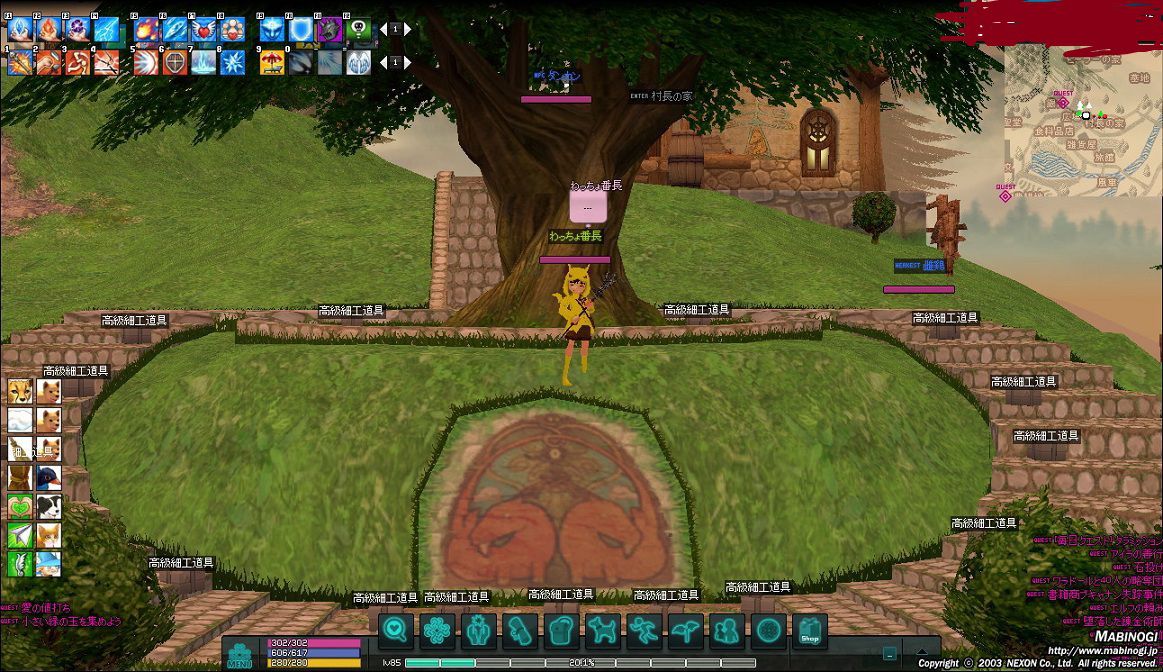
Task: Click the paper airplane icon
Action: (x=20, y=536)
